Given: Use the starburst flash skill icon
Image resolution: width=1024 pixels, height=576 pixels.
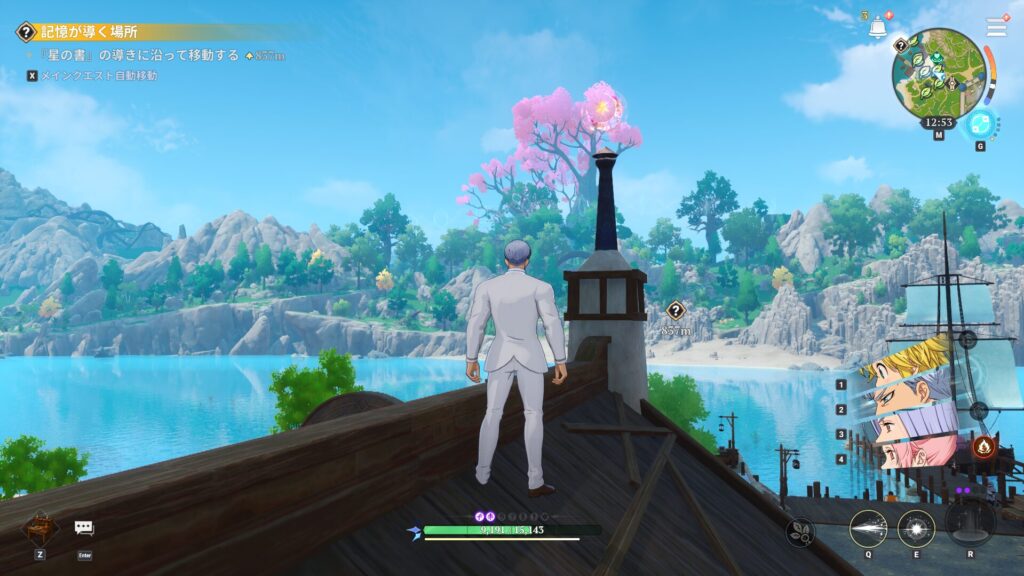Looking at the screenshot, I should [x=916, y=528].
